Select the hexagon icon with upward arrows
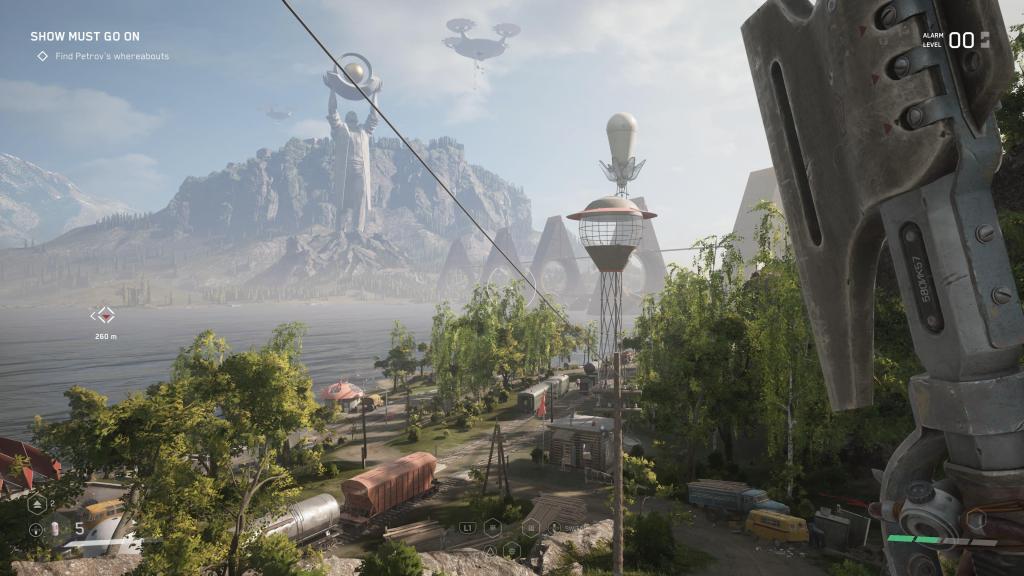The image size is (1024, 576). coord(35,503)
